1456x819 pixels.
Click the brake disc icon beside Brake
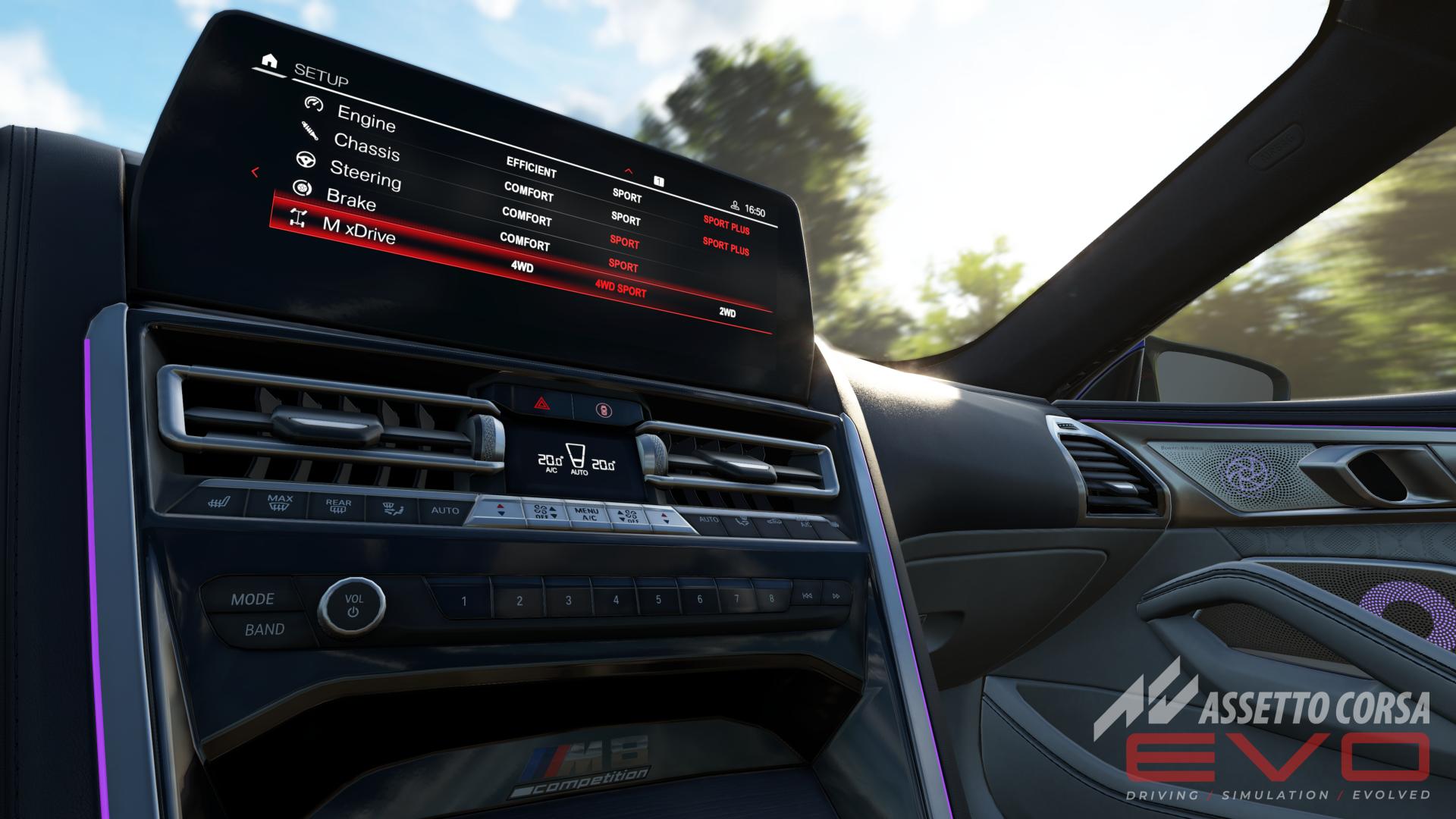pyautogui.click(x=302, y=188)
